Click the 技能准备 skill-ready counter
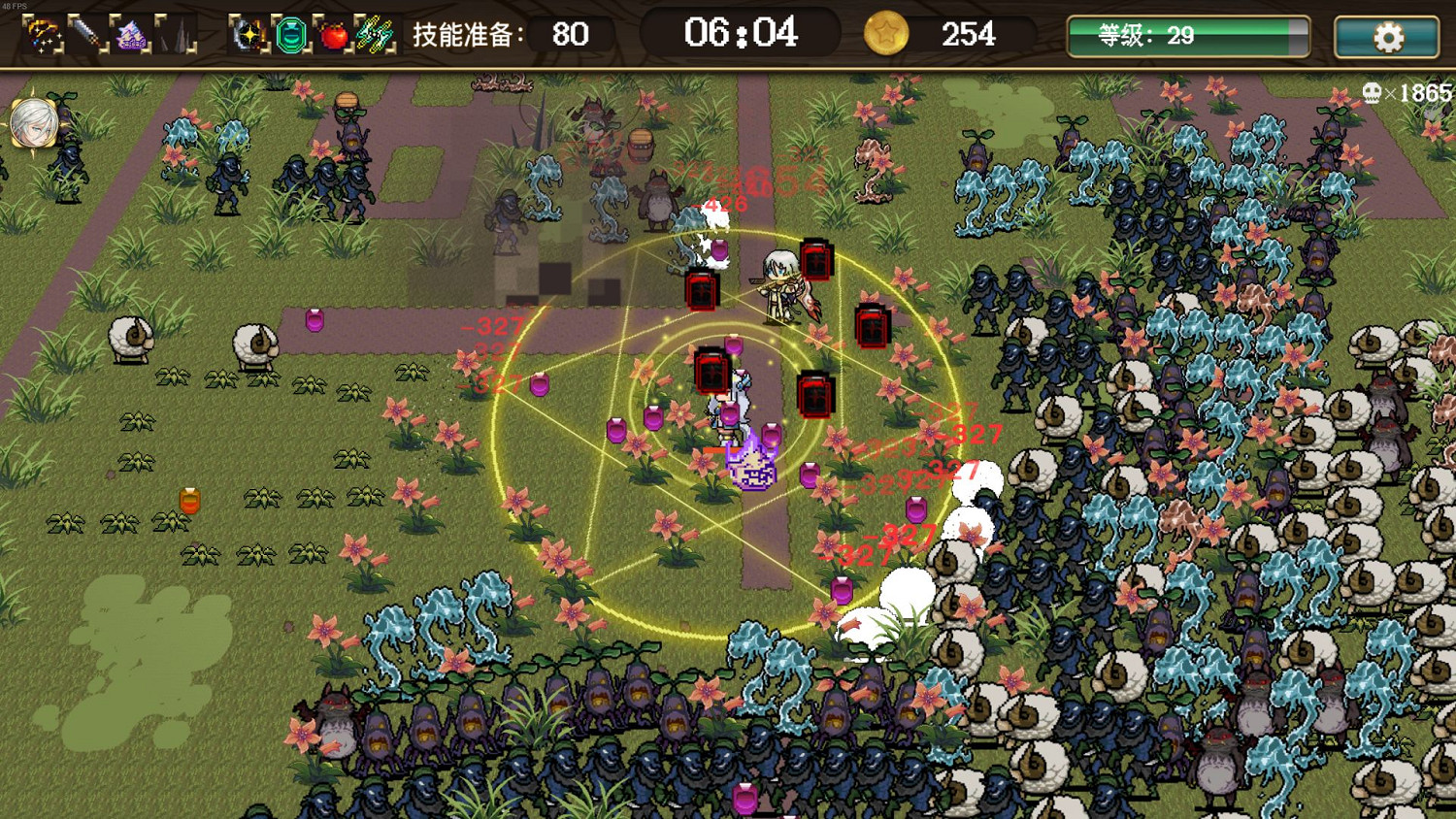 [495, 35]
